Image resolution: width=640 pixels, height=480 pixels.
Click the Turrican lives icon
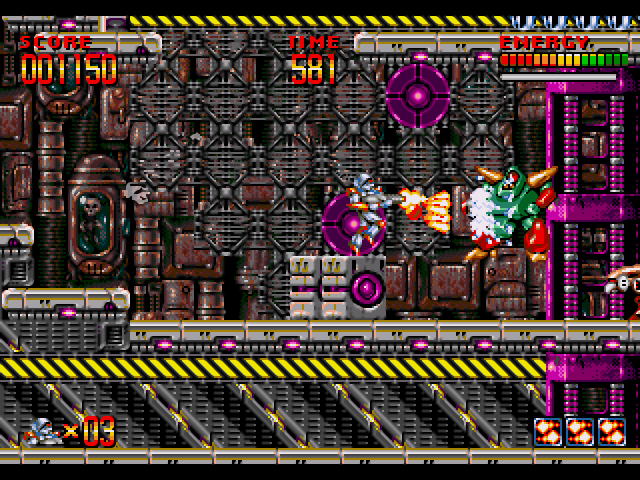(x=43, y=431)
